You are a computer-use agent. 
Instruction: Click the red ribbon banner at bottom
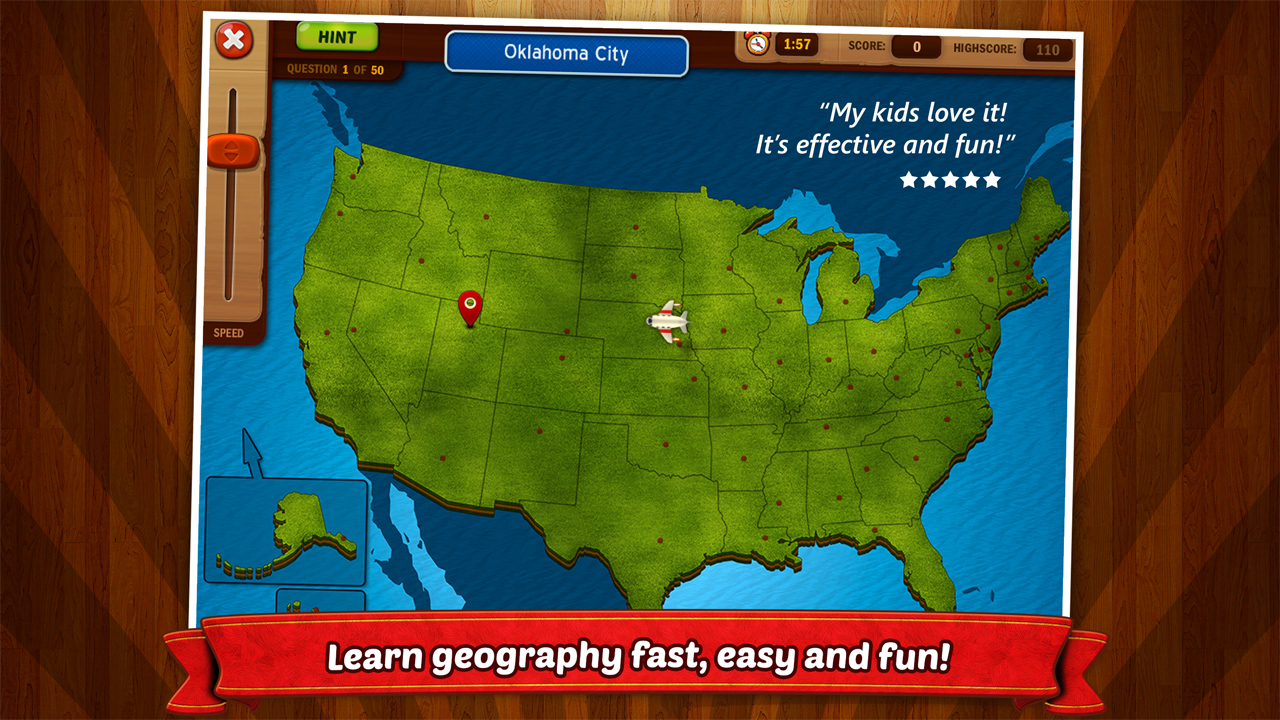tap(640, 657)
